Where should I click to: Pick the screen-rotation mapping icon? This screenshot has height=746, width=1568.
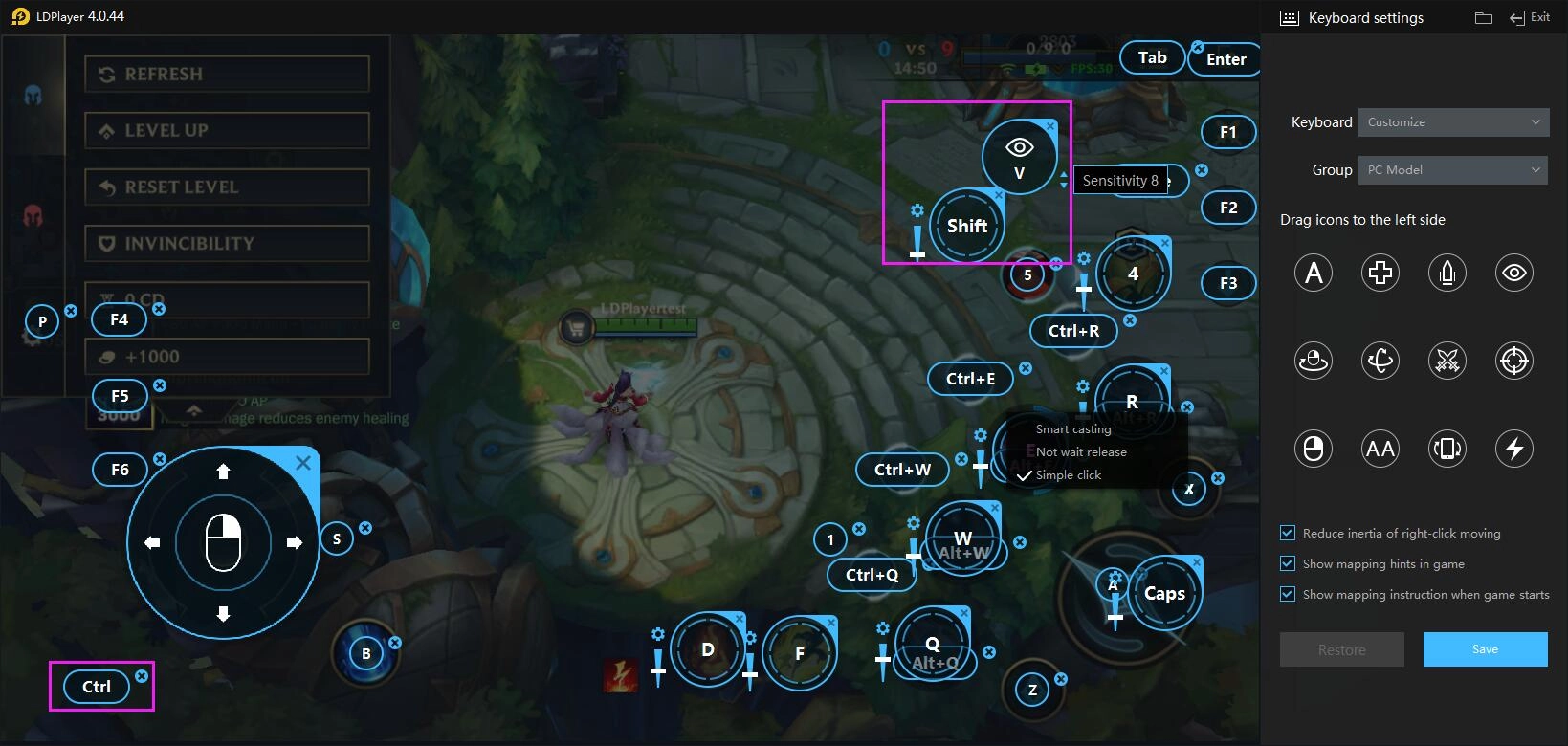pos(1447,448)
